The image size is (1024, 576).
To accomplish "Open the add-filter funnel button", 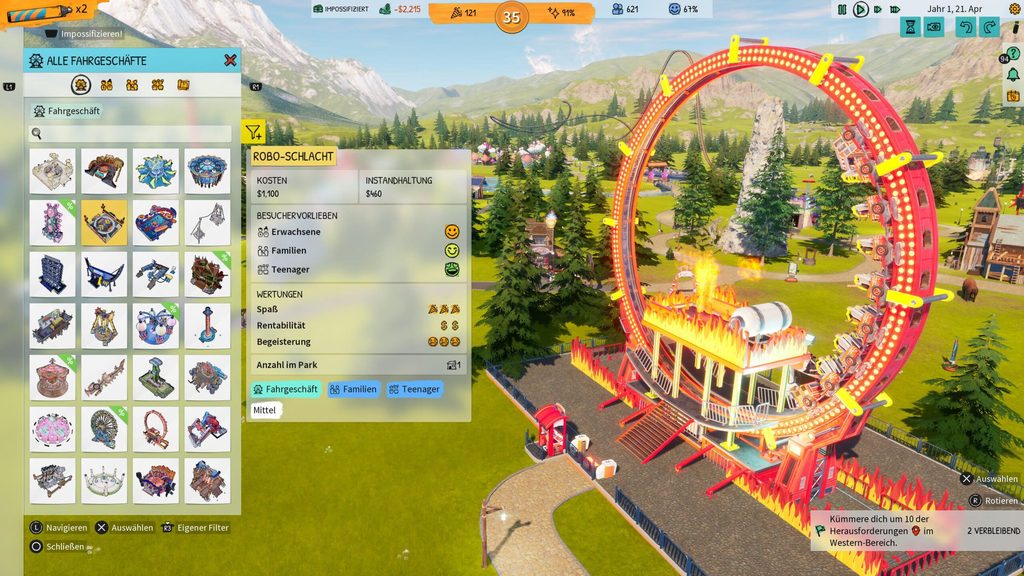I will [253, 131].
